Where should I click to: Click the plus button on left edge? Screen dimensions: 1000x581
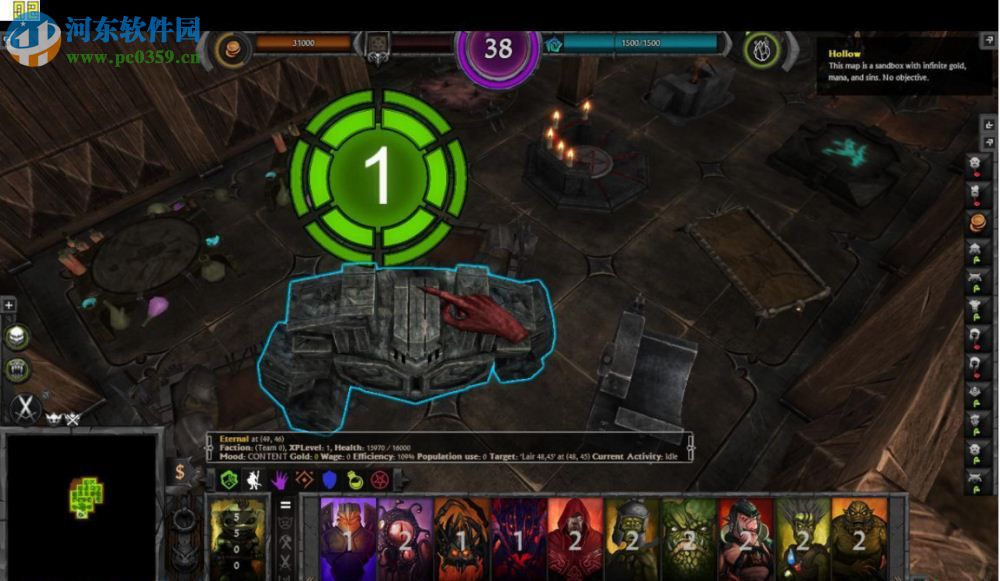(x=9, y=305)
